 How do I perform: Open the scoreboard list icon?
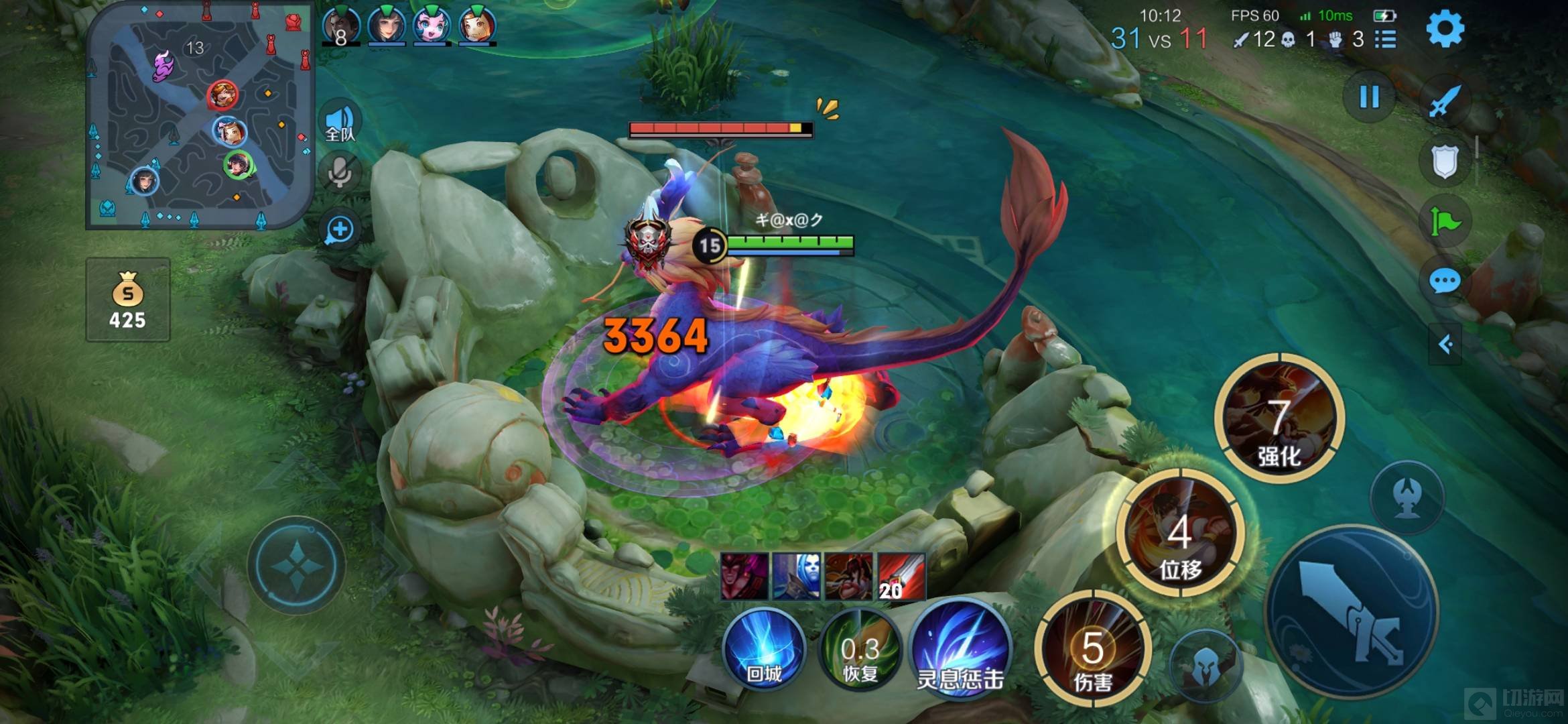coord(1386,40)
